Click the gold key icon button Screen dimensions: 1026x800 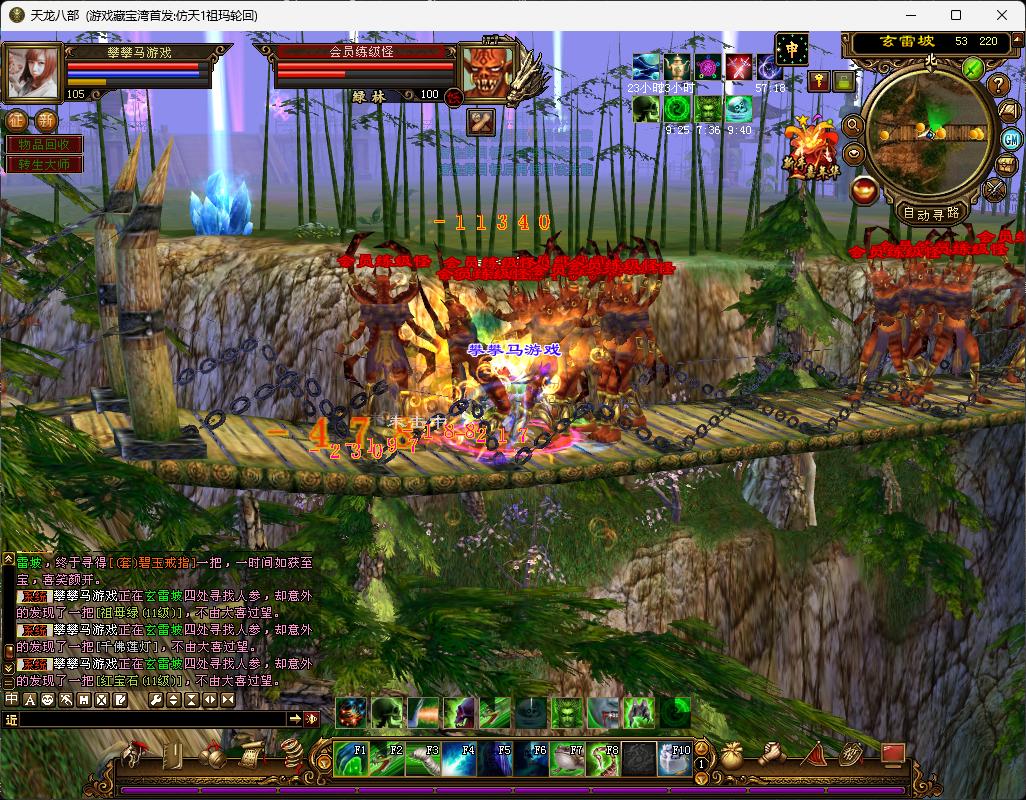(x=819, y=81)
